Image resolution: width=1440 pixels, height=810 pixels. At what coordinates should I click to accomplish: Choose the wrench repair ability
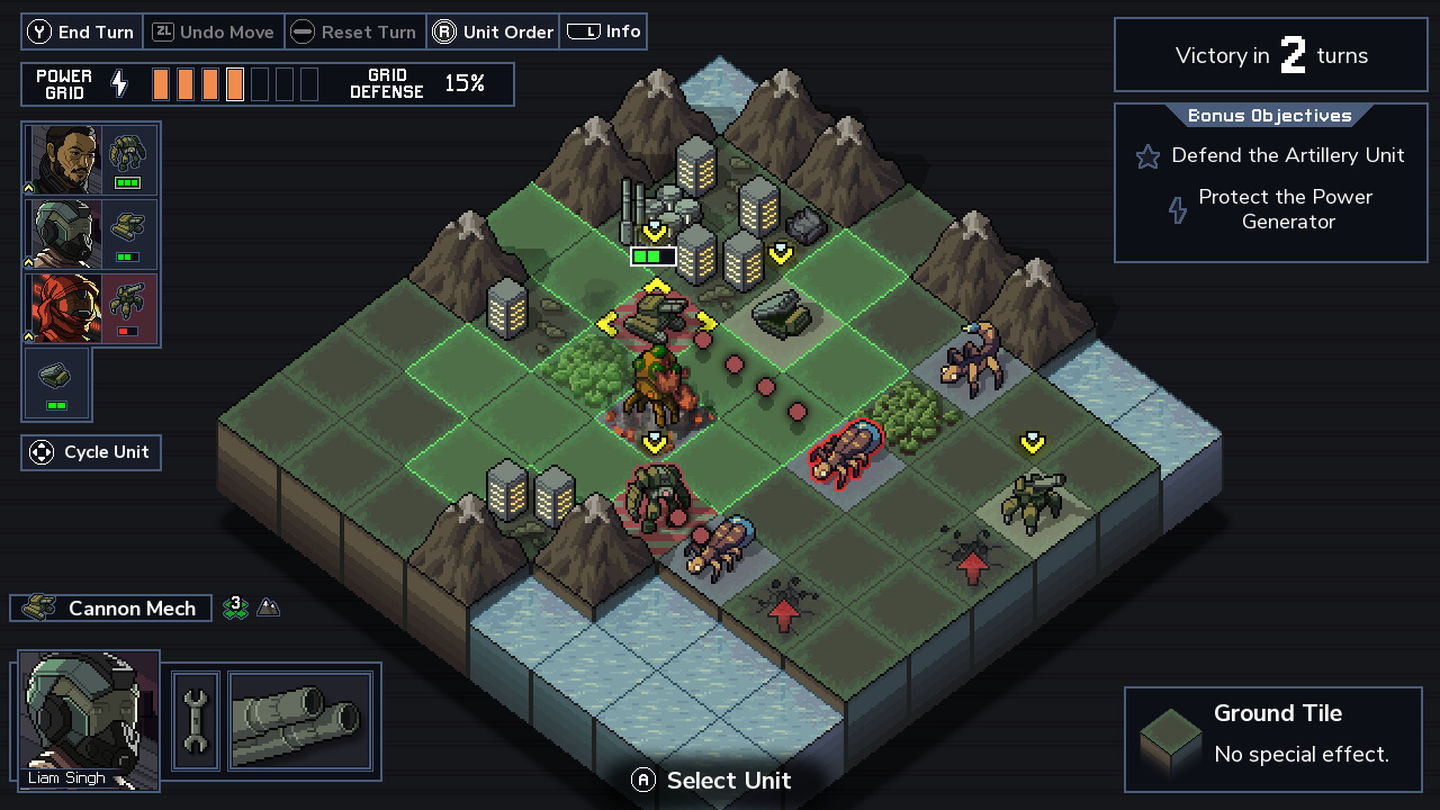pyautogui.click(x=196, y=720)
